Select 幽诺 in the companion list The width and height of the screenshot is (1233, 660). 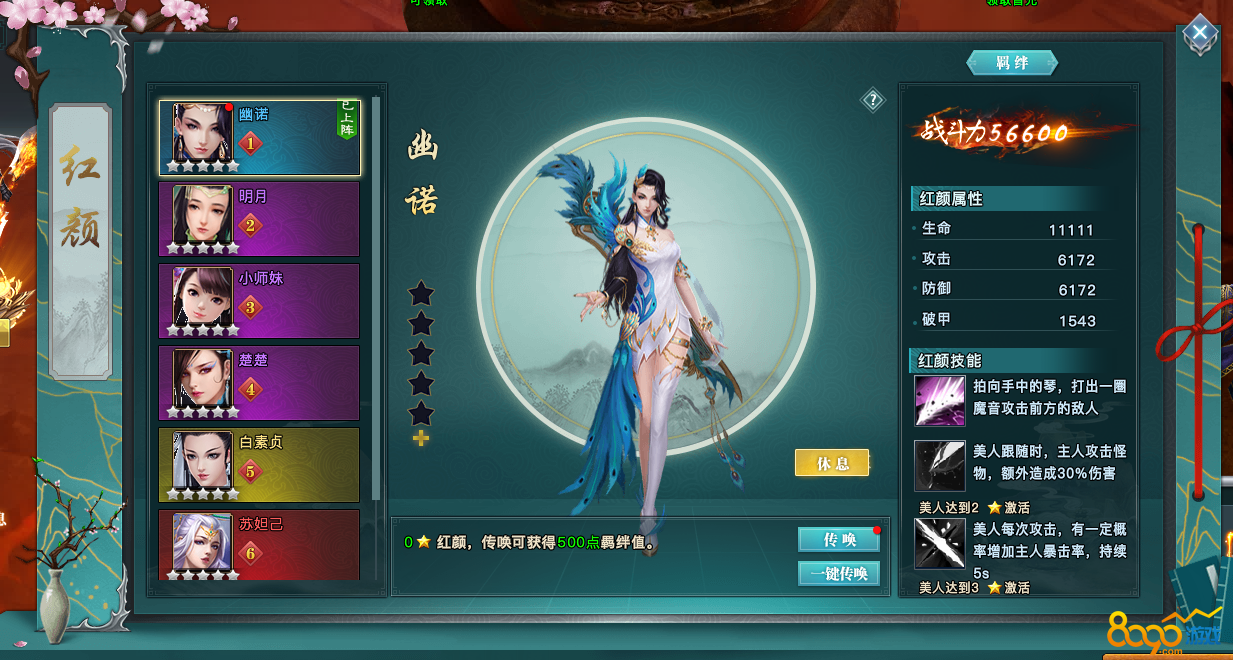[x=259, y=138]
